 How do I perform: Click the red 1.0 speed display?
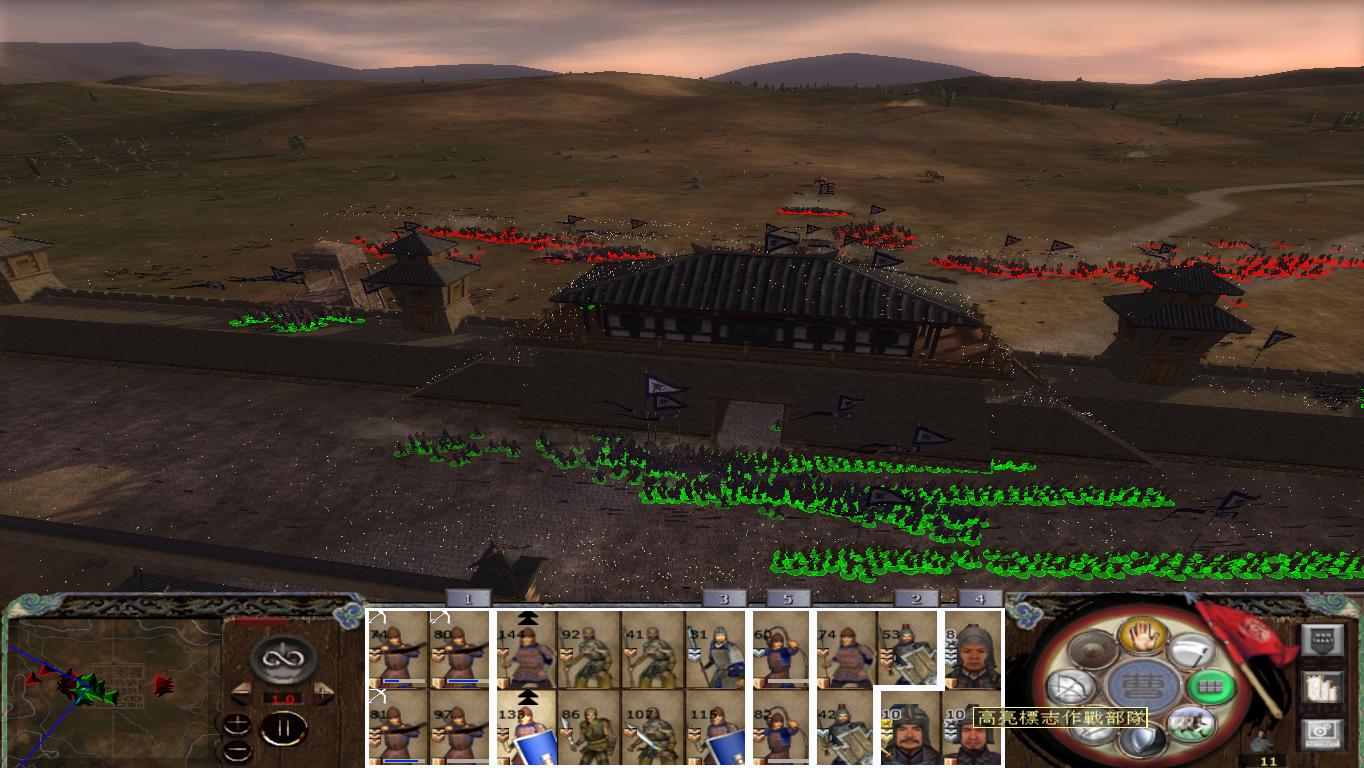282,699
